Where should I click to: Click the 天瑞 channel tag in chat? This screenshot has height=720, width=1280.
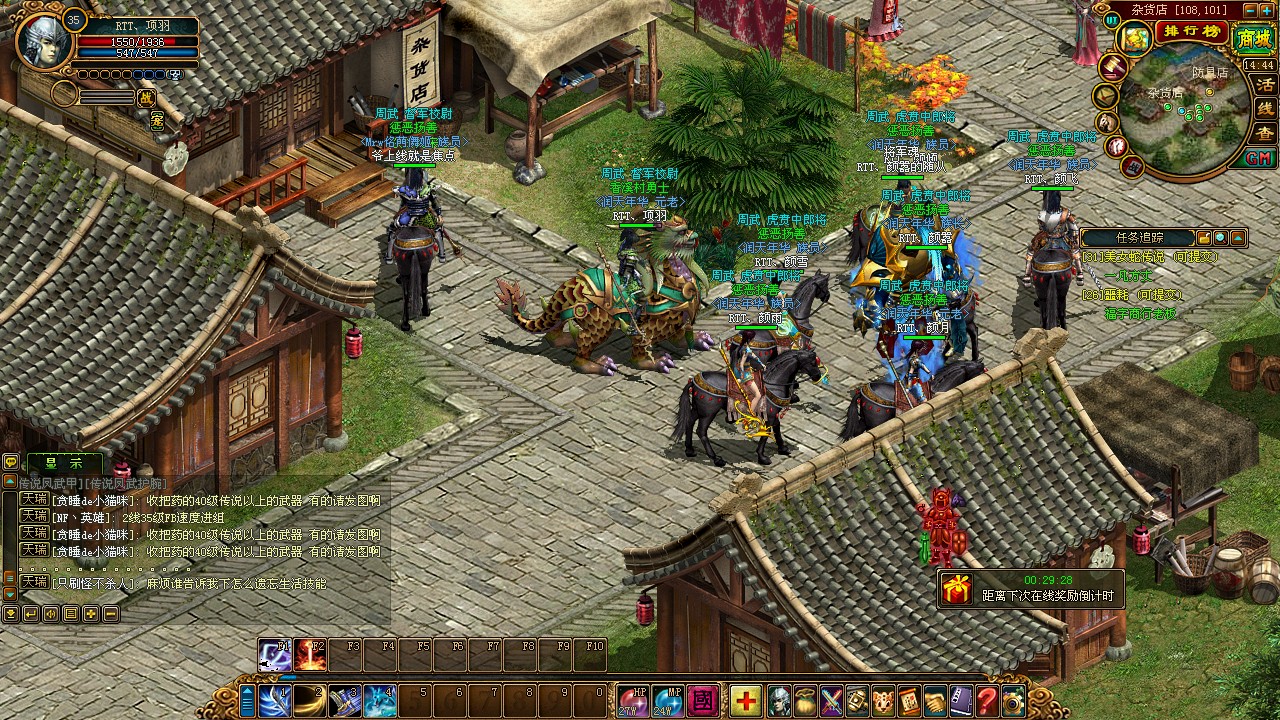[x=34, y=499]
